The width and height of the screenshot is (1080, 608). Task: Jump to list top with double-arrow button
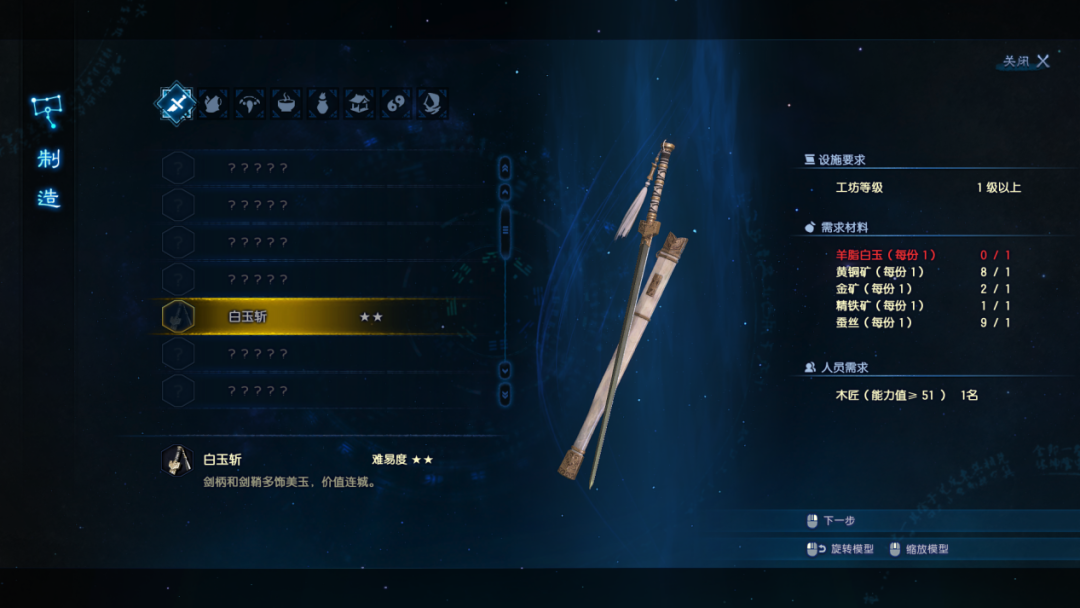505,166
